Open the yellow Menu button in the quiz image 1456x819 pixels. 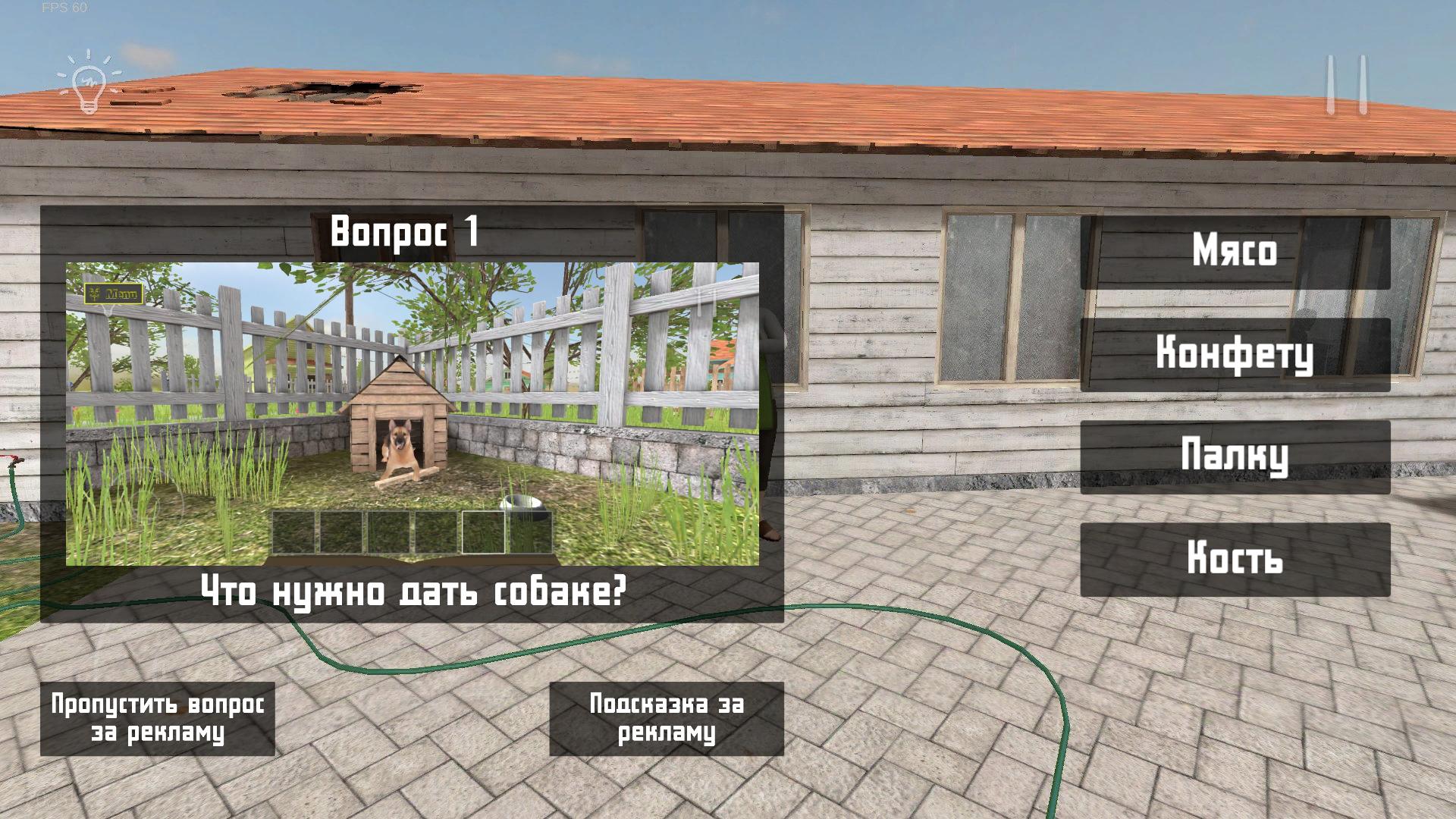[114, 292]
